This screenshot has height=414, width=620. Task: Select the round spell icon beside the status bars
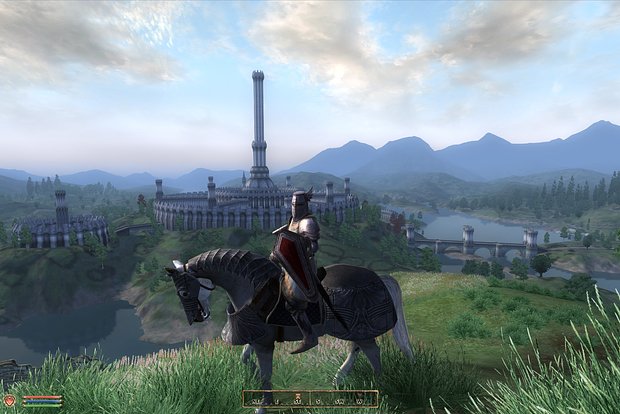(x=11, y=400)
